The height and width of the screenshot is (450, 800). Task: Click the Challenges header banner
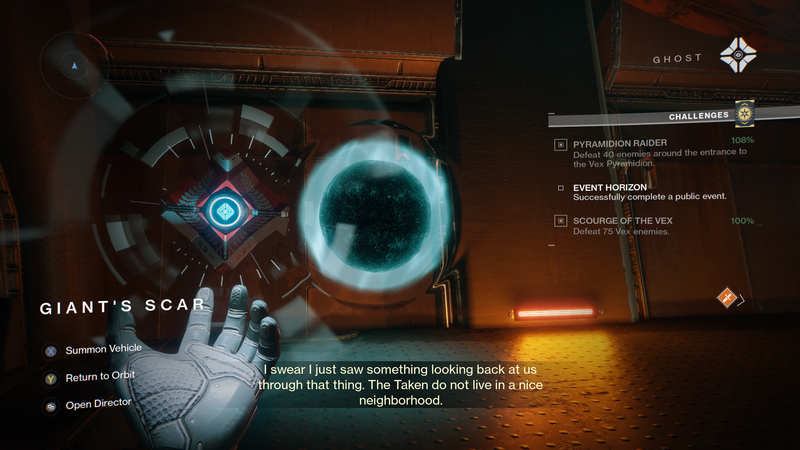tap(698, 116)
